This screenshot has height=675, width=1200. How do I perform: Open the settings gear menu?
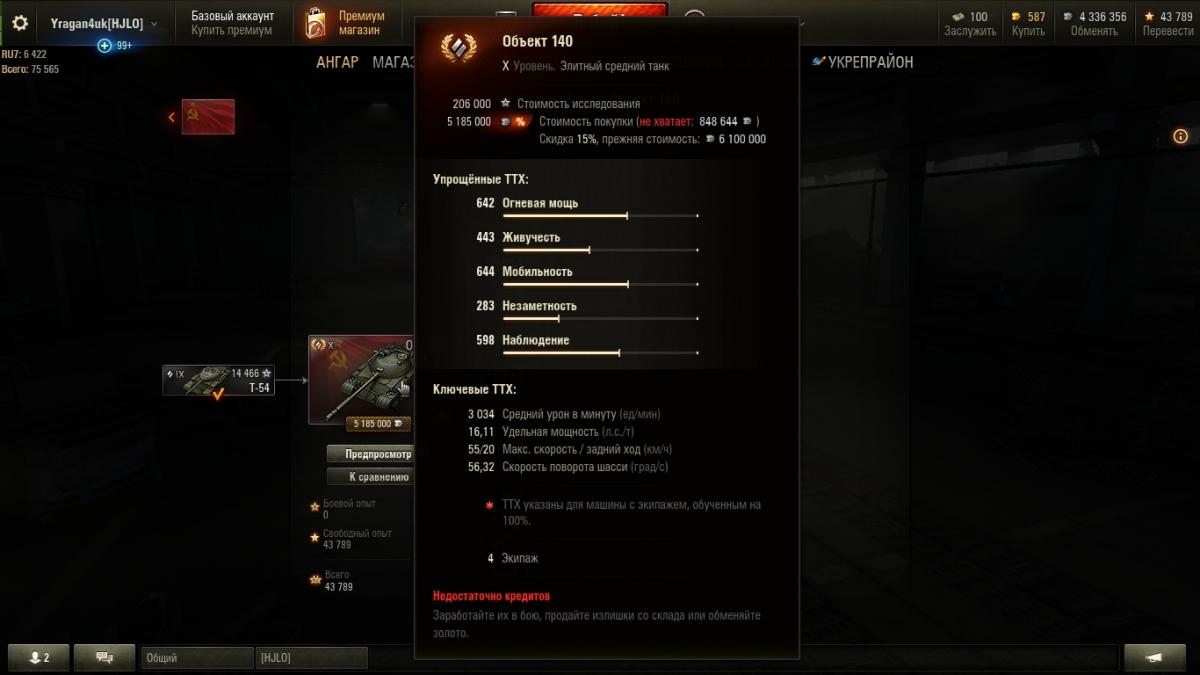tap(20, 23)
